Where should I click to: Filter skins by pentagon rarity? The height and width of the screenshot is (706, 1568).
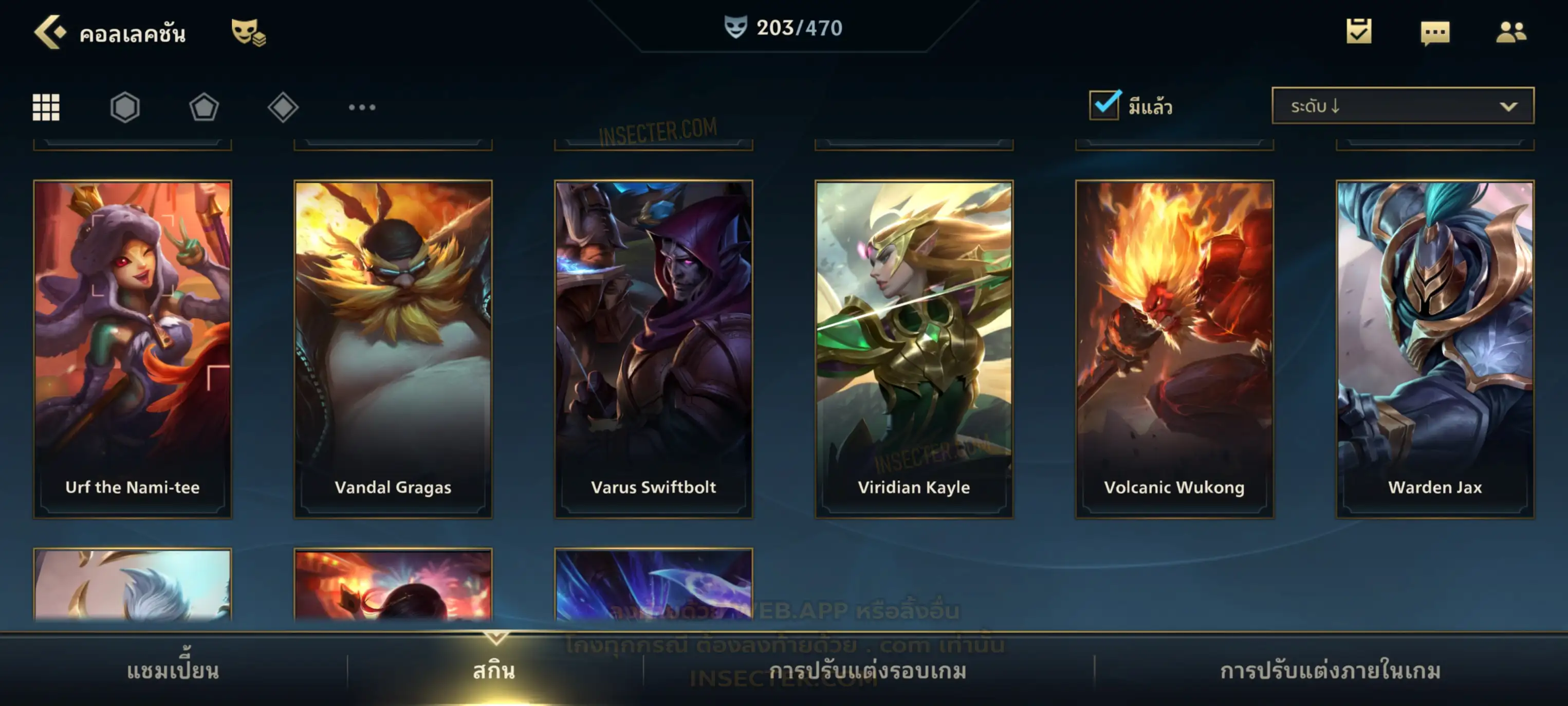pos(204,107)
